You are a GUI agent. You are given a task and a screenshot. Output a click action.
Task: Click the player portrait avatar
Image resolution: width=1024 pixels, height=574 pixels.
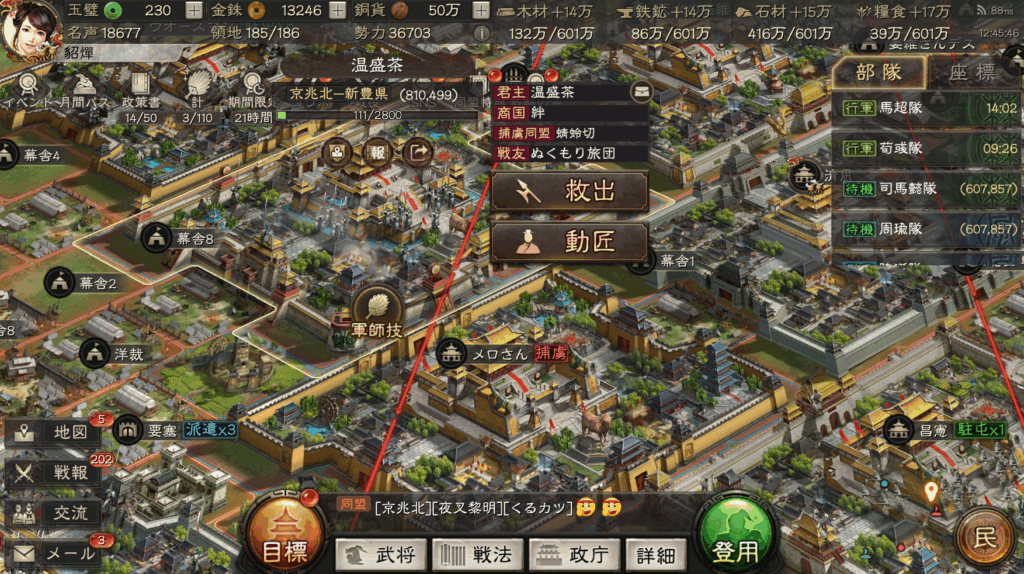[31, 27]
